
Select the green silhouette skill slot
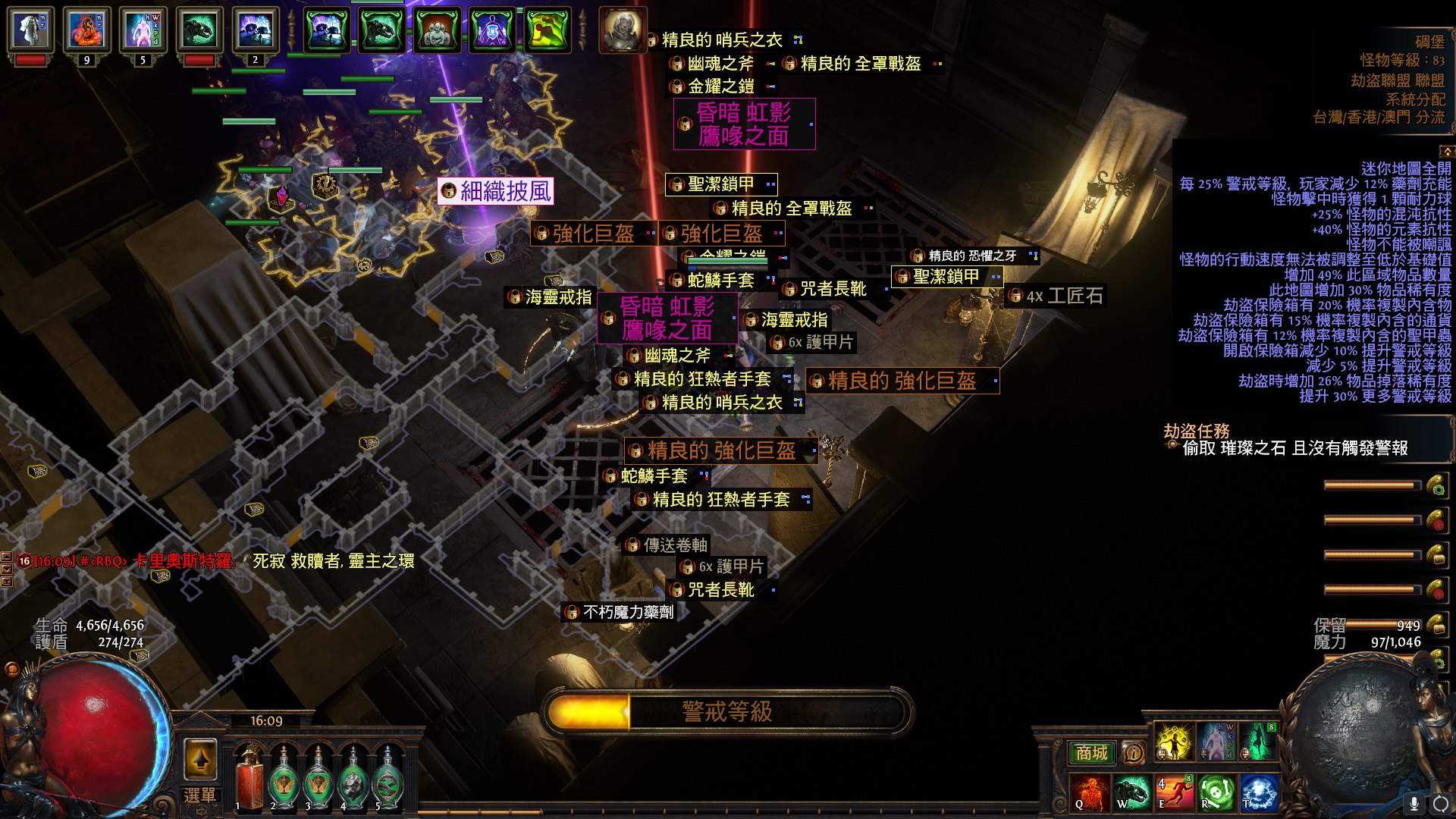pyautogui.click(x=1259, y=742)
